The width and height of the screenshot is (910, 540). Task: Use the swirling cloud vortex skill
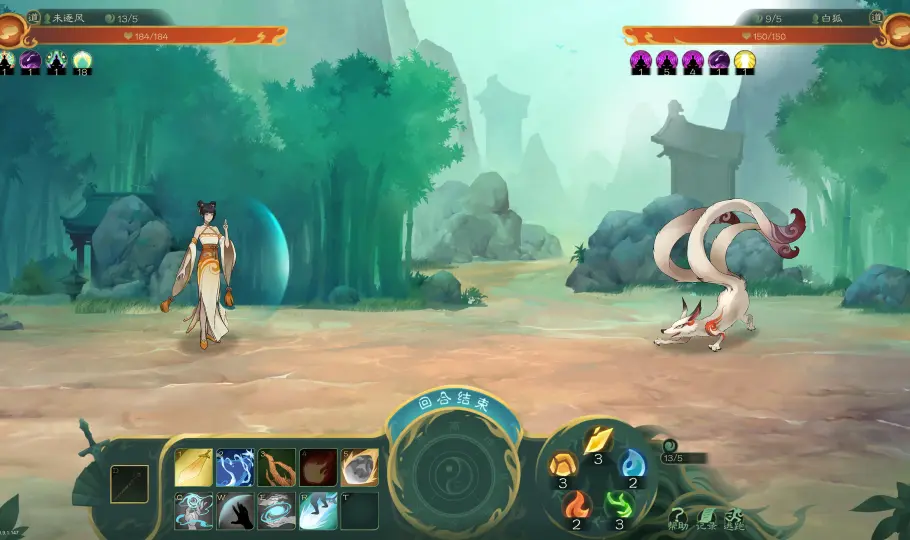tap(277, 510)
